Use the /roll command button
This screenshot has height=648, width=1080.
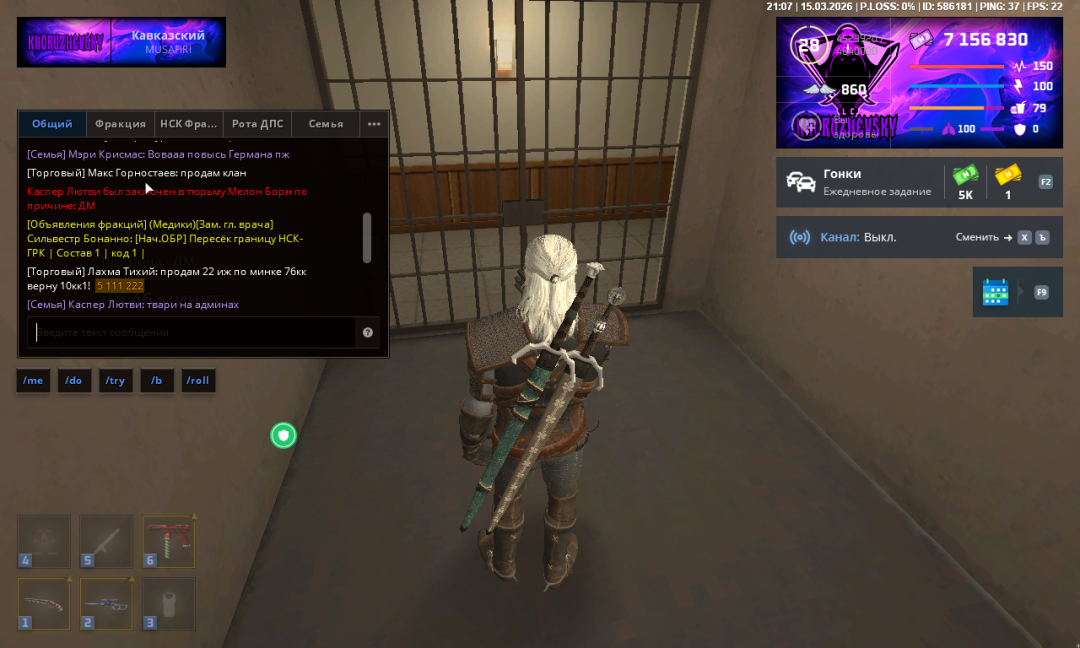click(x=198, y=381)
